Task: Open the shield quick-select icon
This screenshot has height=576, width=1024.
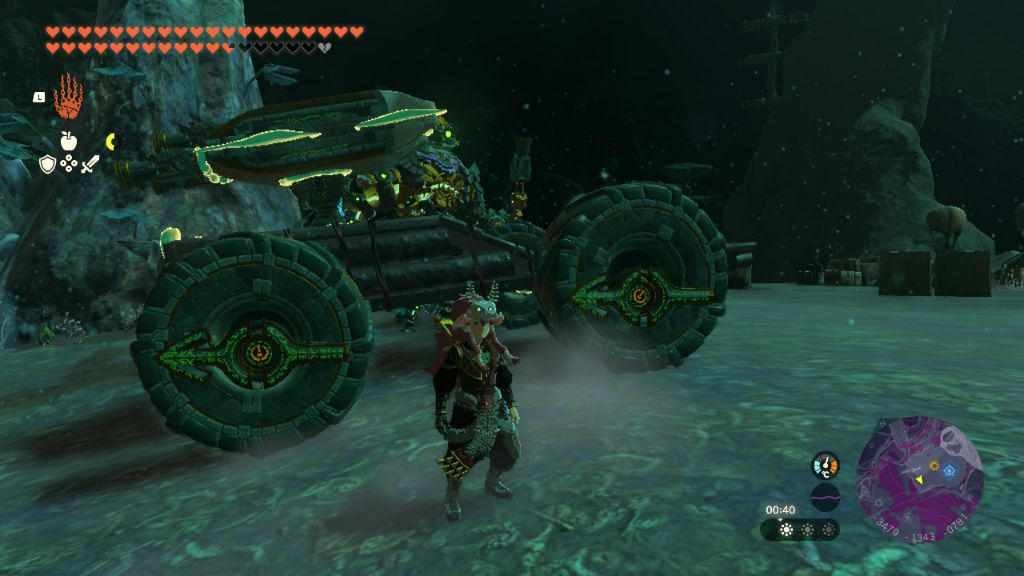Action: point(47,164)
